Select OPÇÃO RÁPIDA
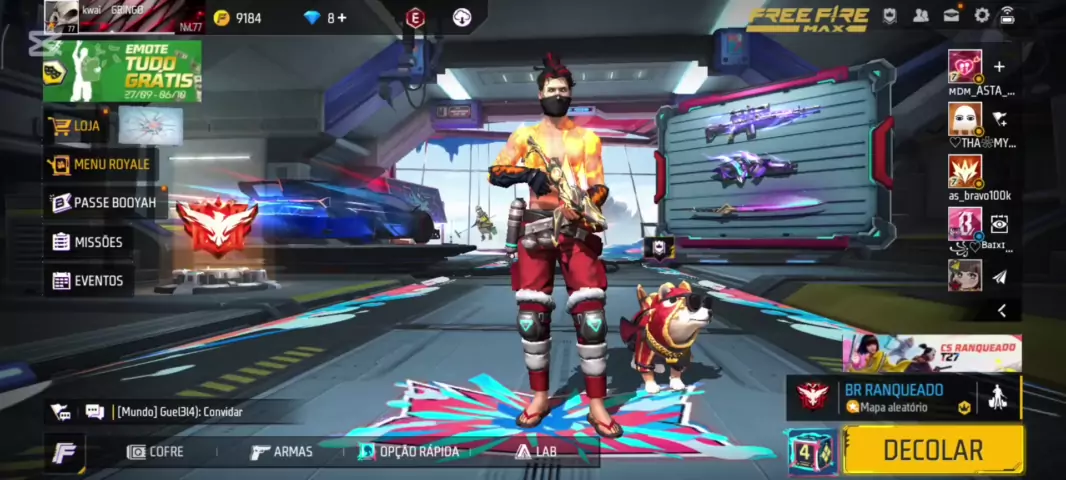 [x=408, y=452]
